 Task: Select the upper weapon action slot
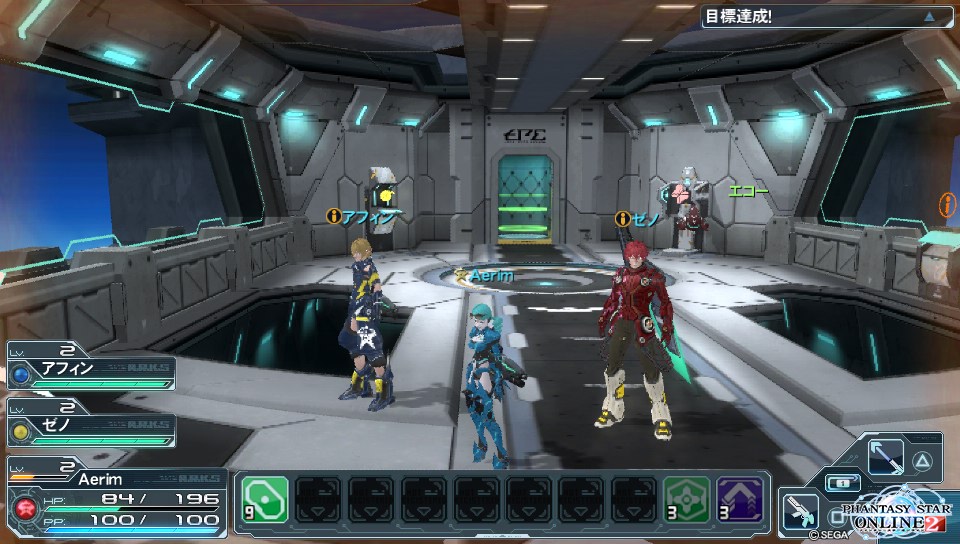(x=886, y=459)
